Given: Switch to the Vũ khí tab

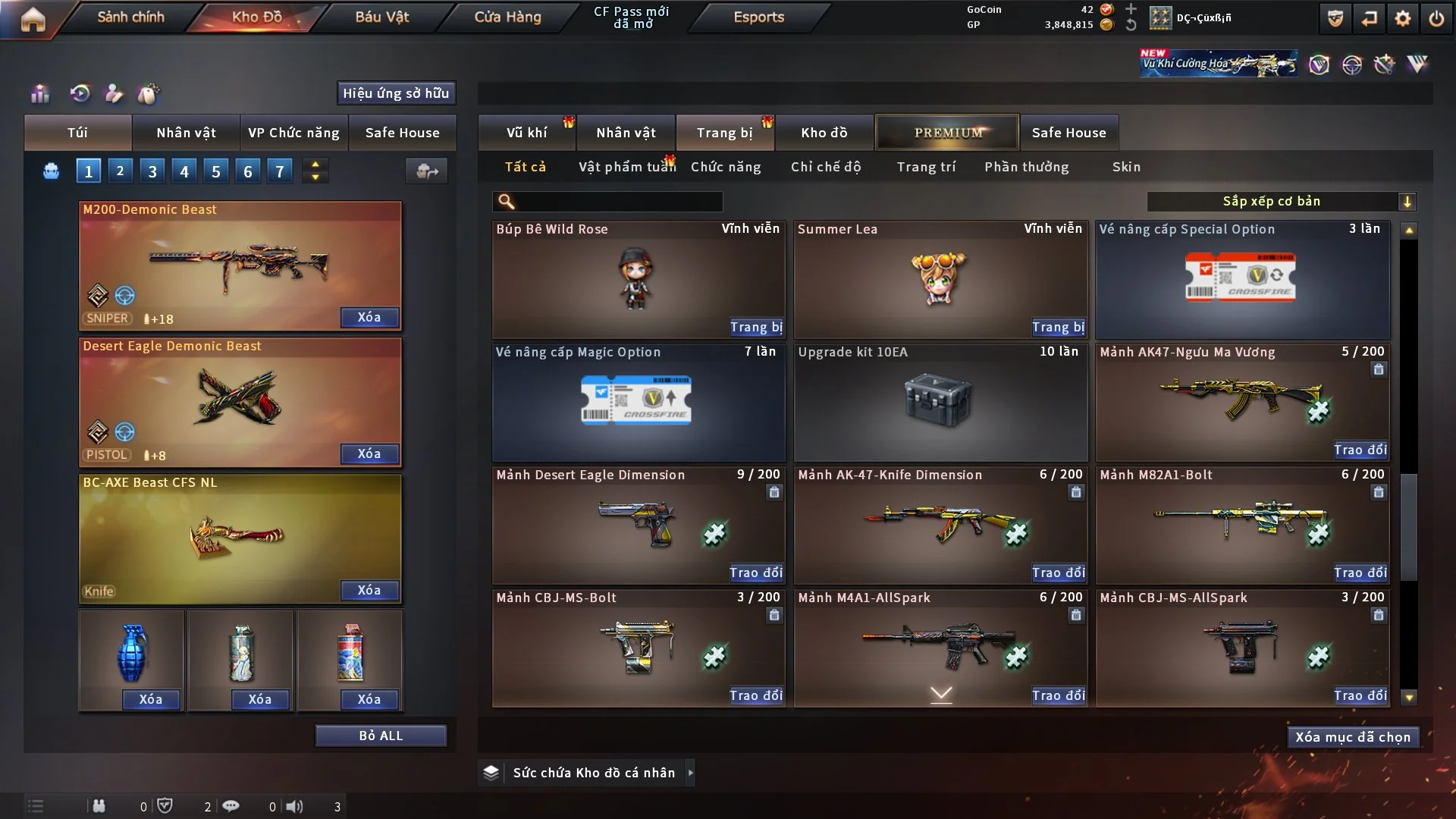Looking at the screenshot, I should pos(526,133).
